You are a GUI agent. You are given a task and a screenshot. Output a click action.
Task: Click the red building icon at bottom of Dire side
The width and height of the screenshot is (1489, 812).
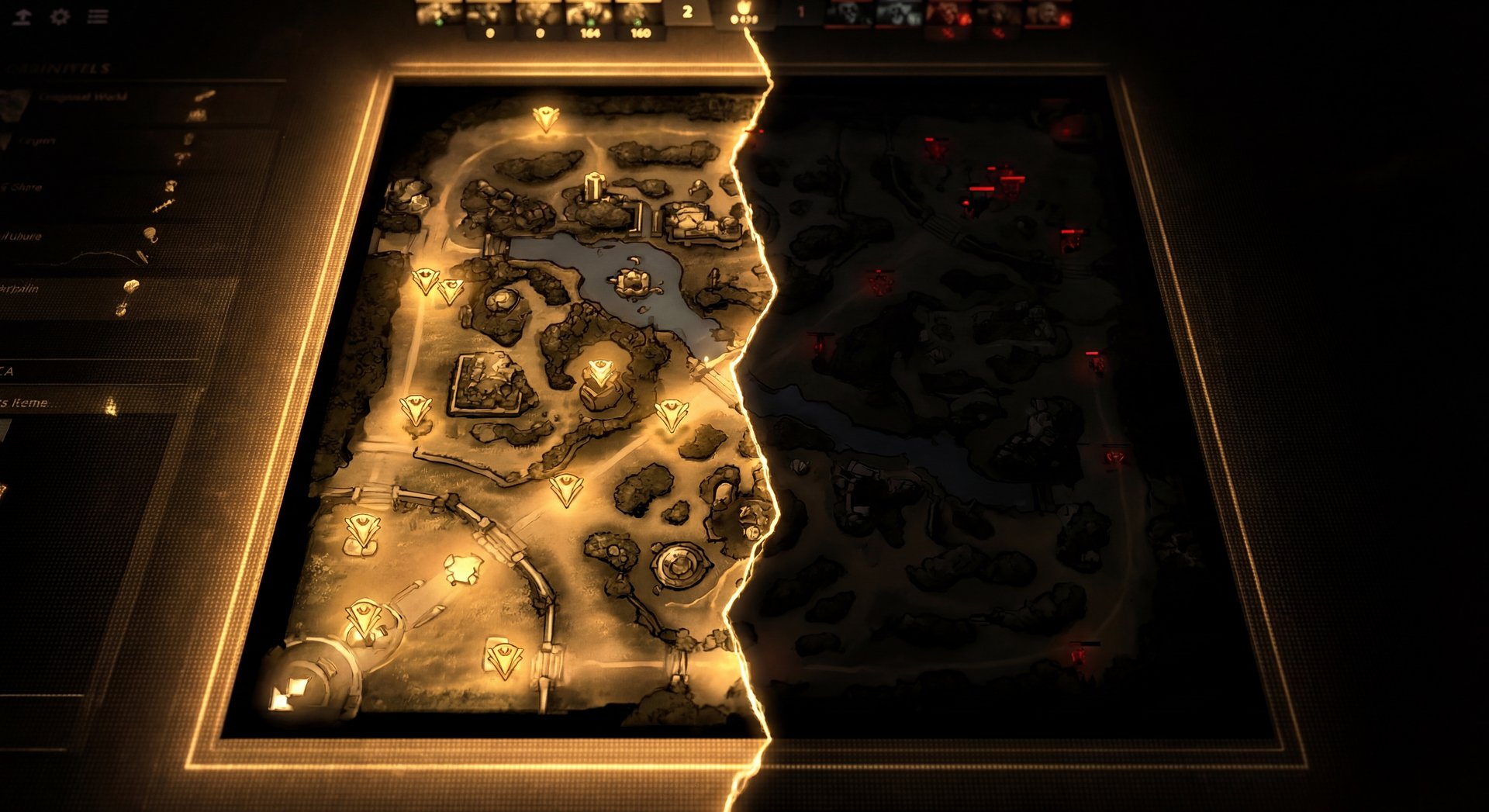point(1078,655)
